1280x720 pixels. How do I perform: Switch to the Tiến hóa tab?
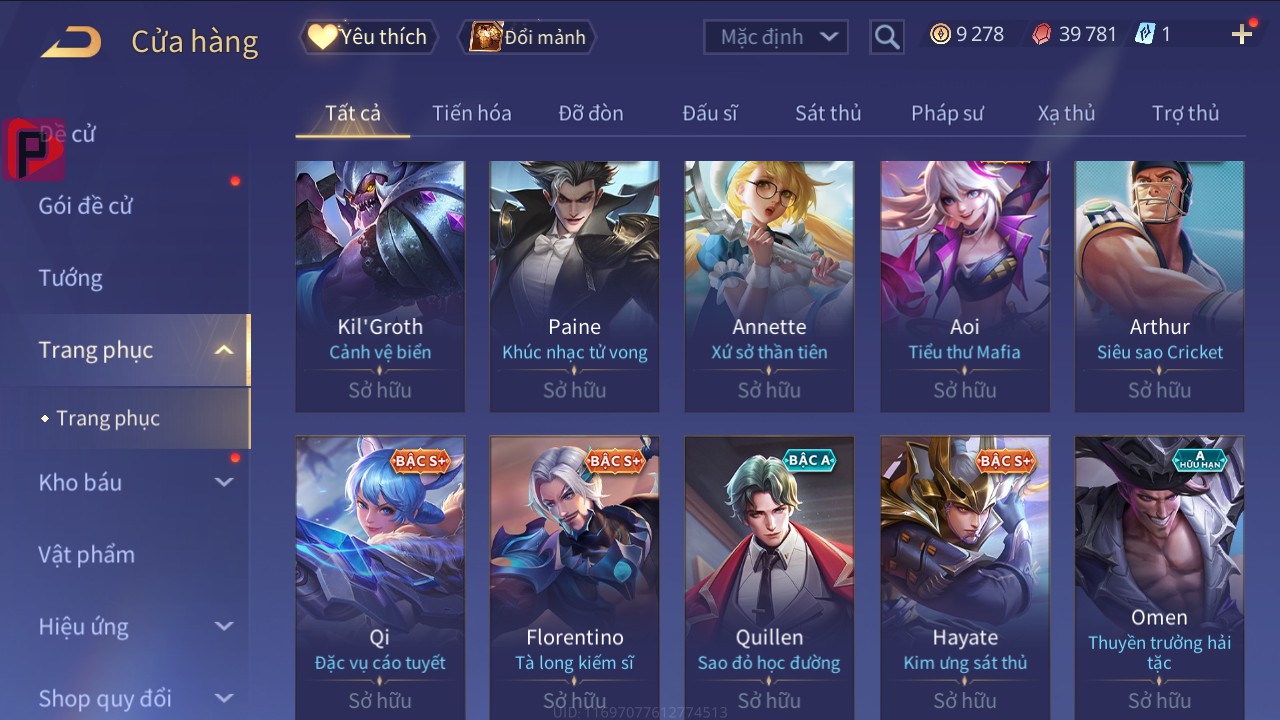[x=471, y=113]
